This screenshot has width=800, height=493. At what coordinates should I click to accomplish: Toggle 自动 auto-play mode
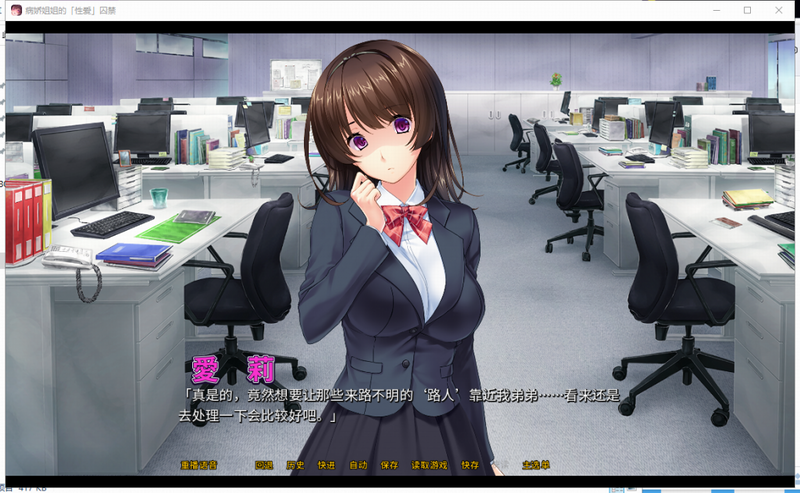357,466
